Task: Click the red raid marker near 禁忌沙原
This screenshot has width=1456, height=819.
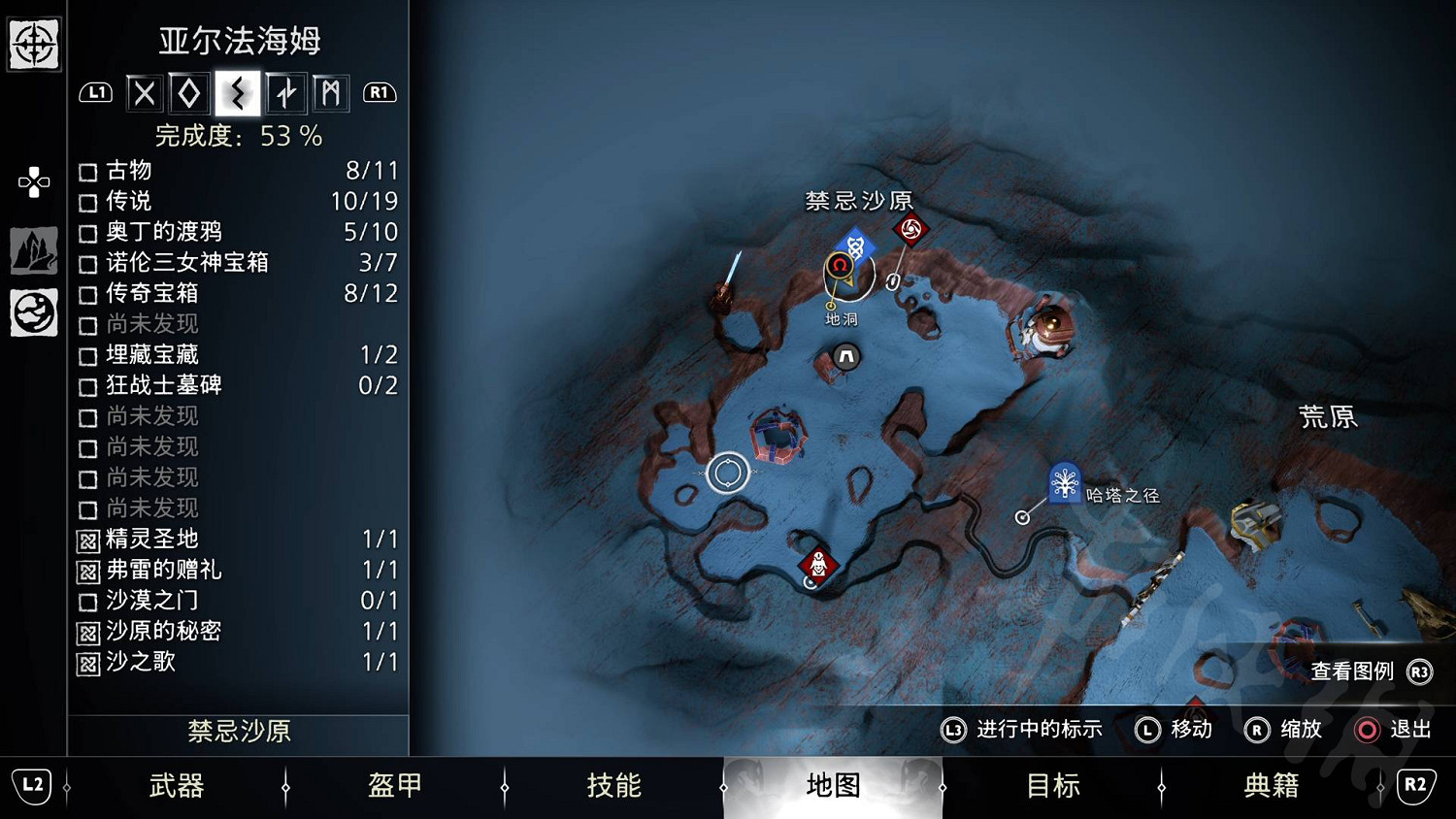Action: tap(910, 230)
